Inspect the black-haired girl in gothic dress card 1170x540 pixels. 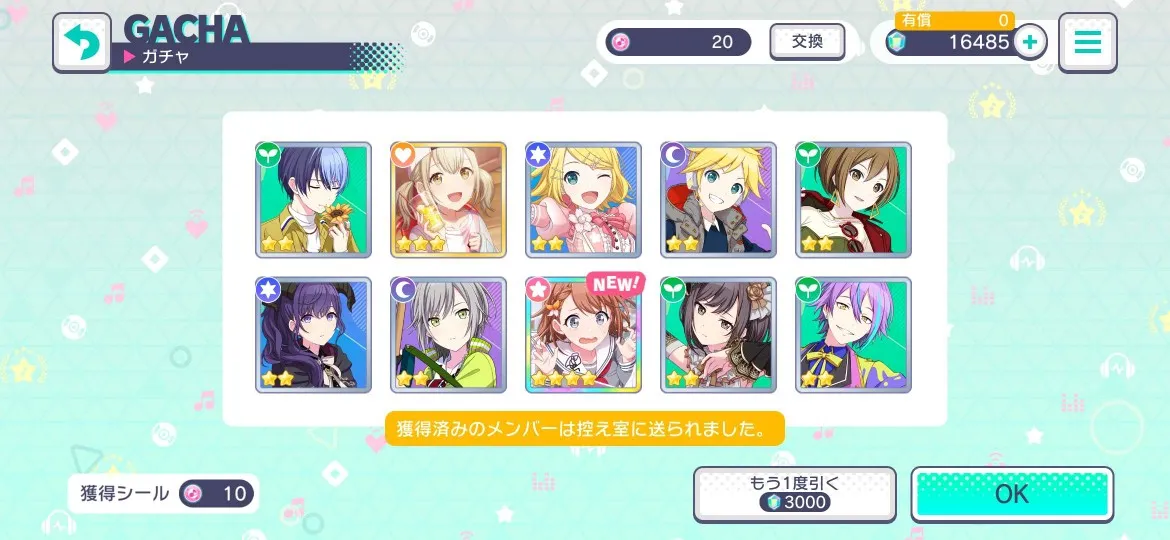pyautogui.click(x=718, y=335)
